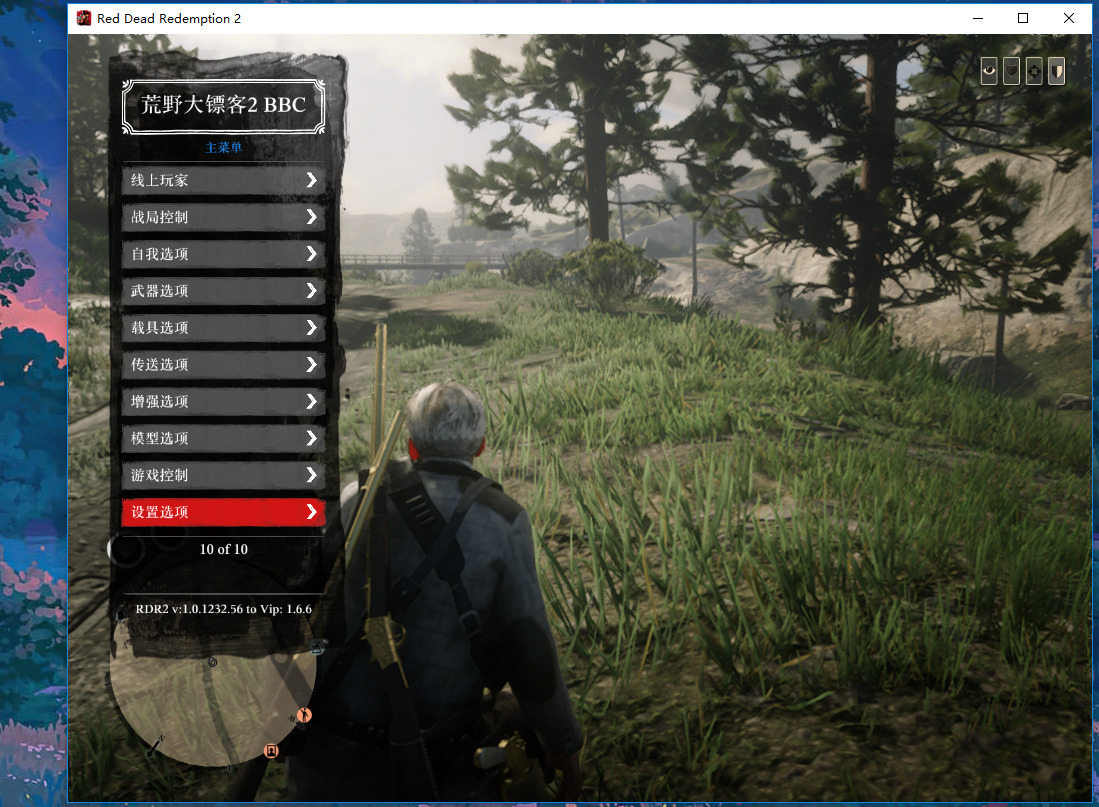Click the highlighted 设置选项 entry

[222, 512]
